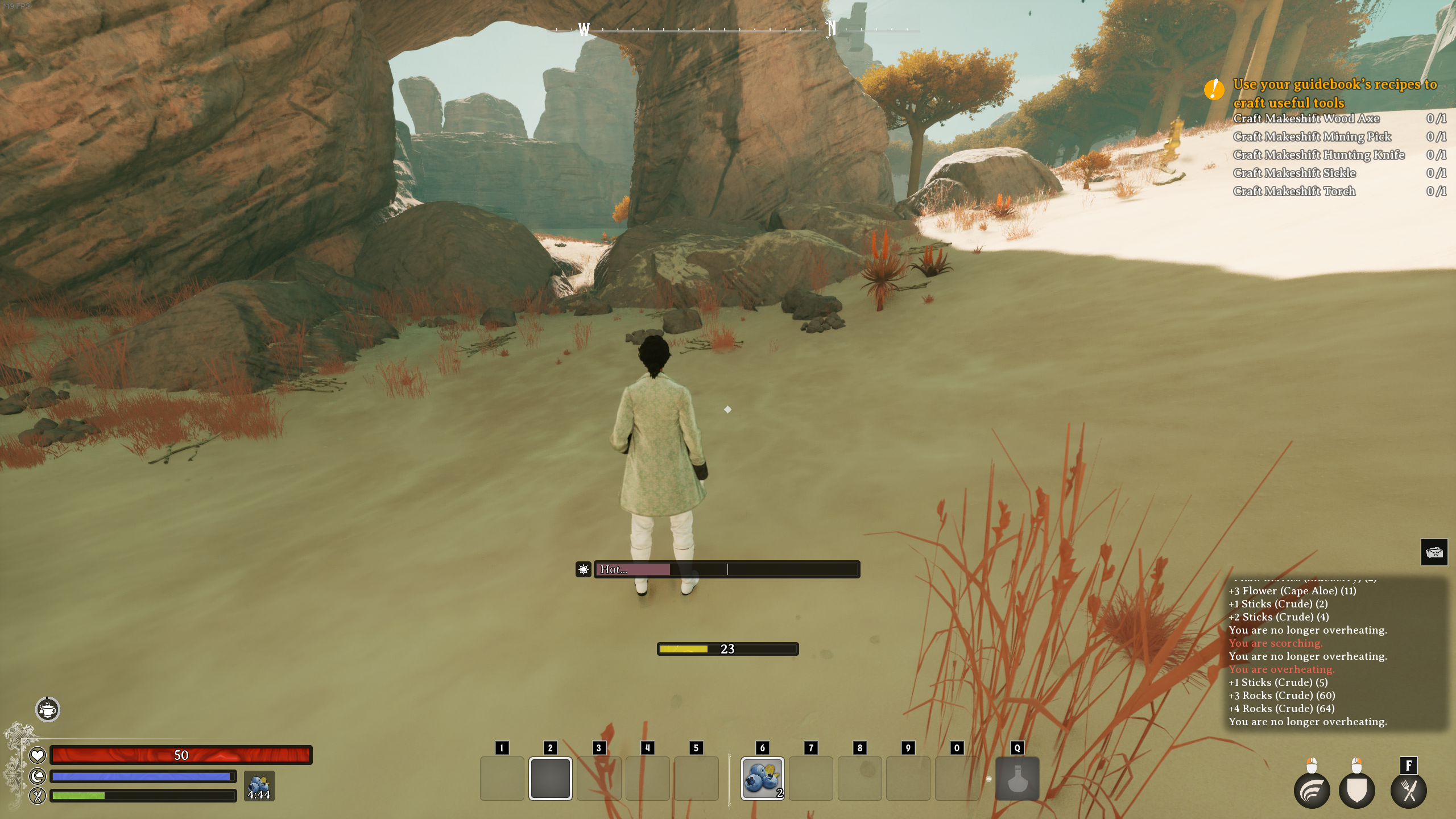Activate the swirl ability icon
The image size is (1456, 819).
1312,791
